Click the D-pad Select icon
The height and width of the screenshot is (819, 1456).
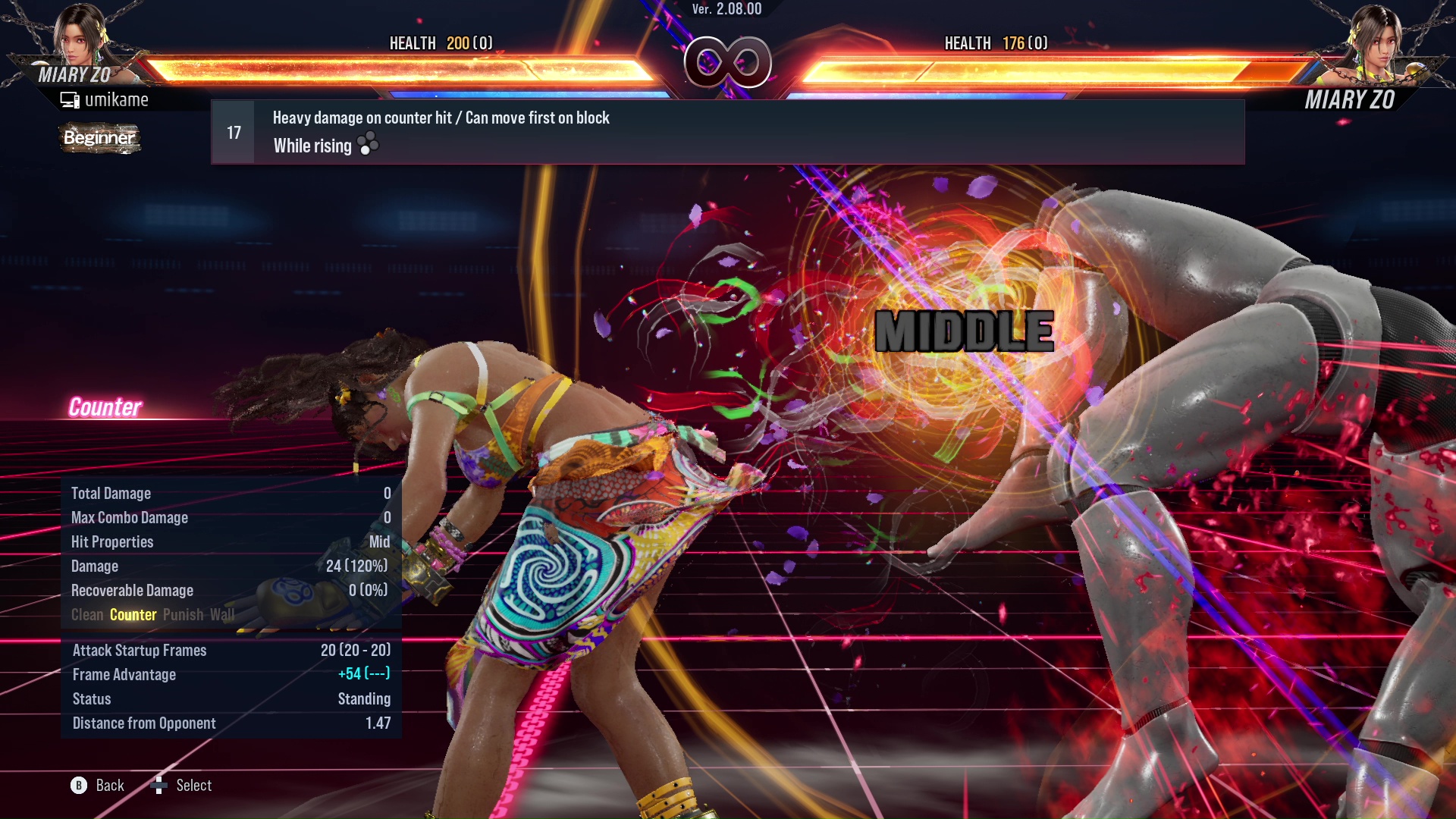[x=160, y=785]
